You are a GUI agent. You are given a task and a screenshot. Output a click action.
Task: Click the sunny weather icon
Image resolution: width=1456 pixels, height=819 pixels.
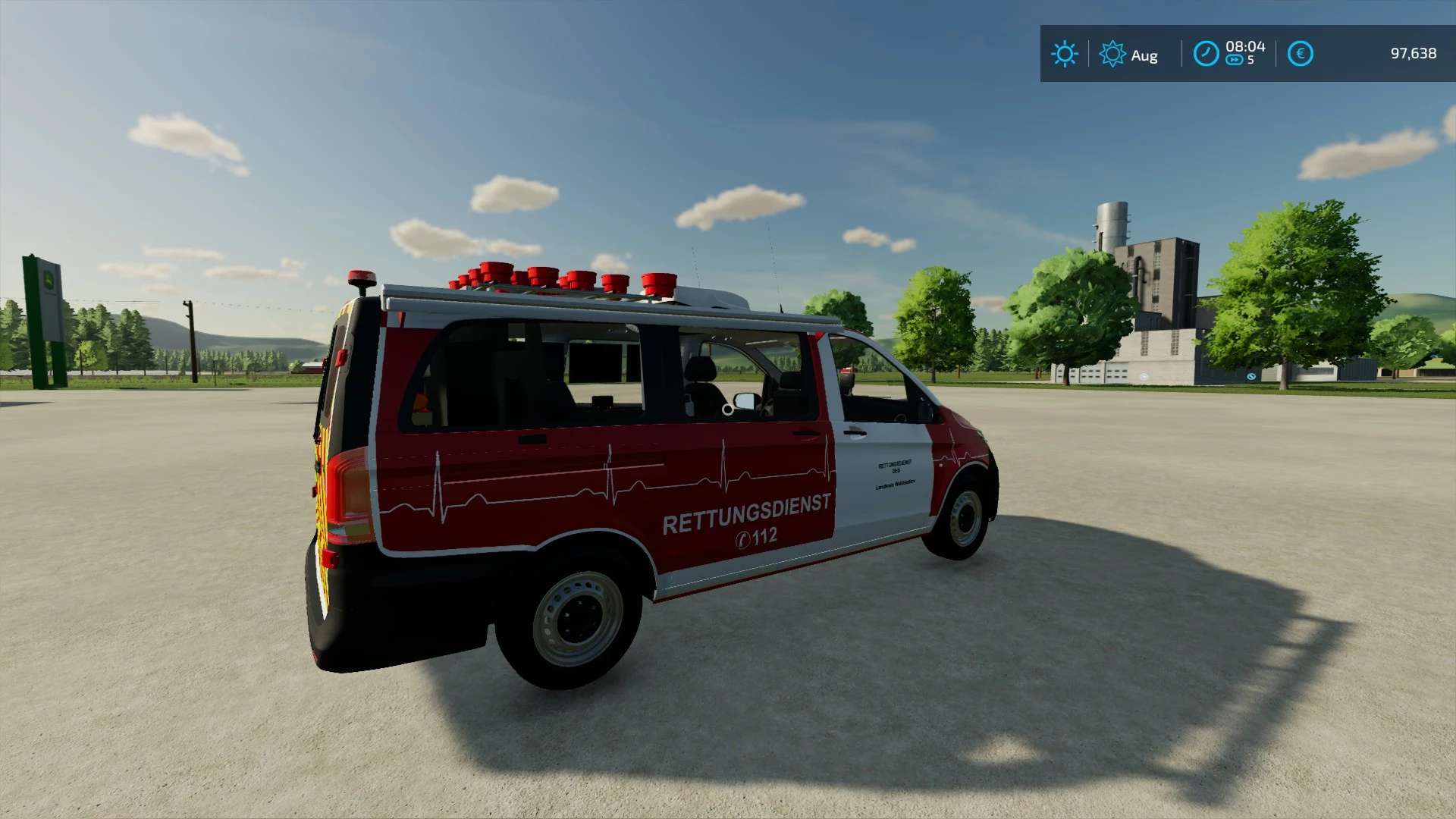point(1064,54)
